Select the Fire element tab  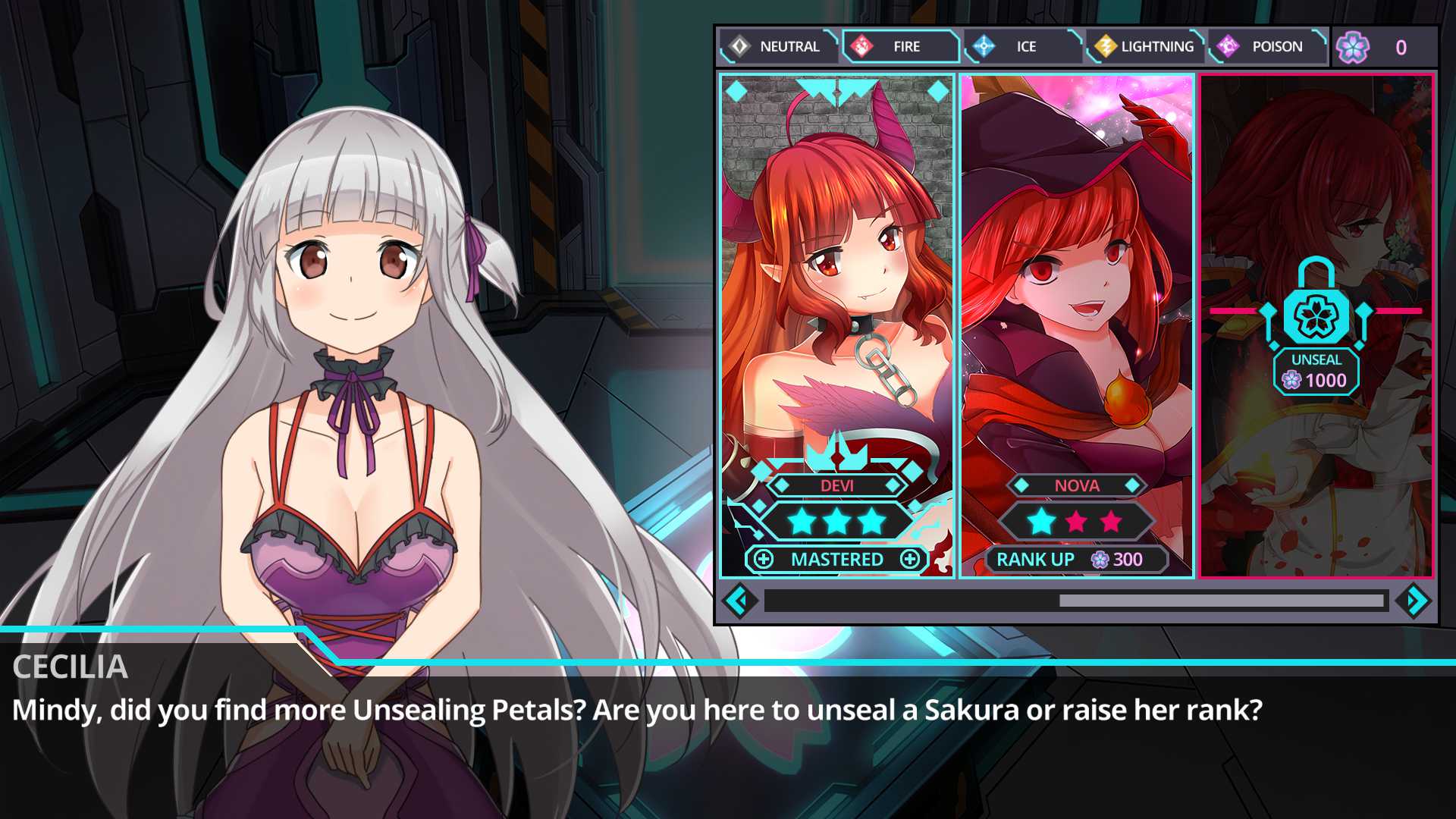click(900, 46)
